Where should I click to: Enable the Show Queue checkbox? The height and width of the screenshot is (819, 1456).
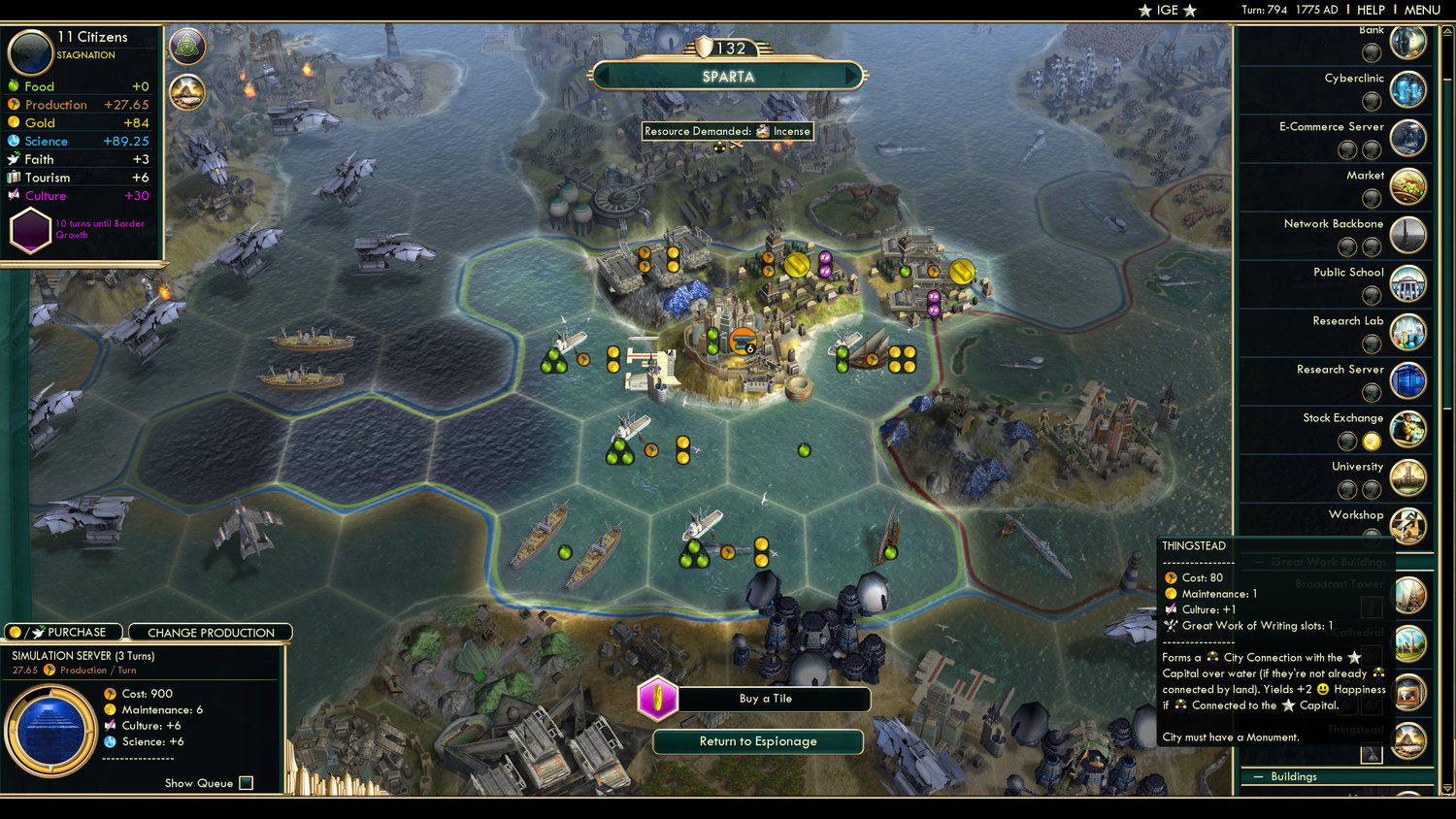pos(246,783)
